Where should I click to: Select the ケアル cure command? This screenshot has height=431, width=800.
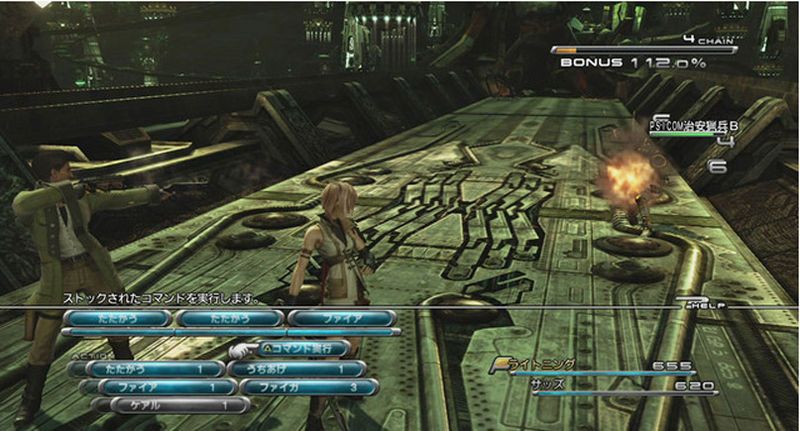[168, 405]
